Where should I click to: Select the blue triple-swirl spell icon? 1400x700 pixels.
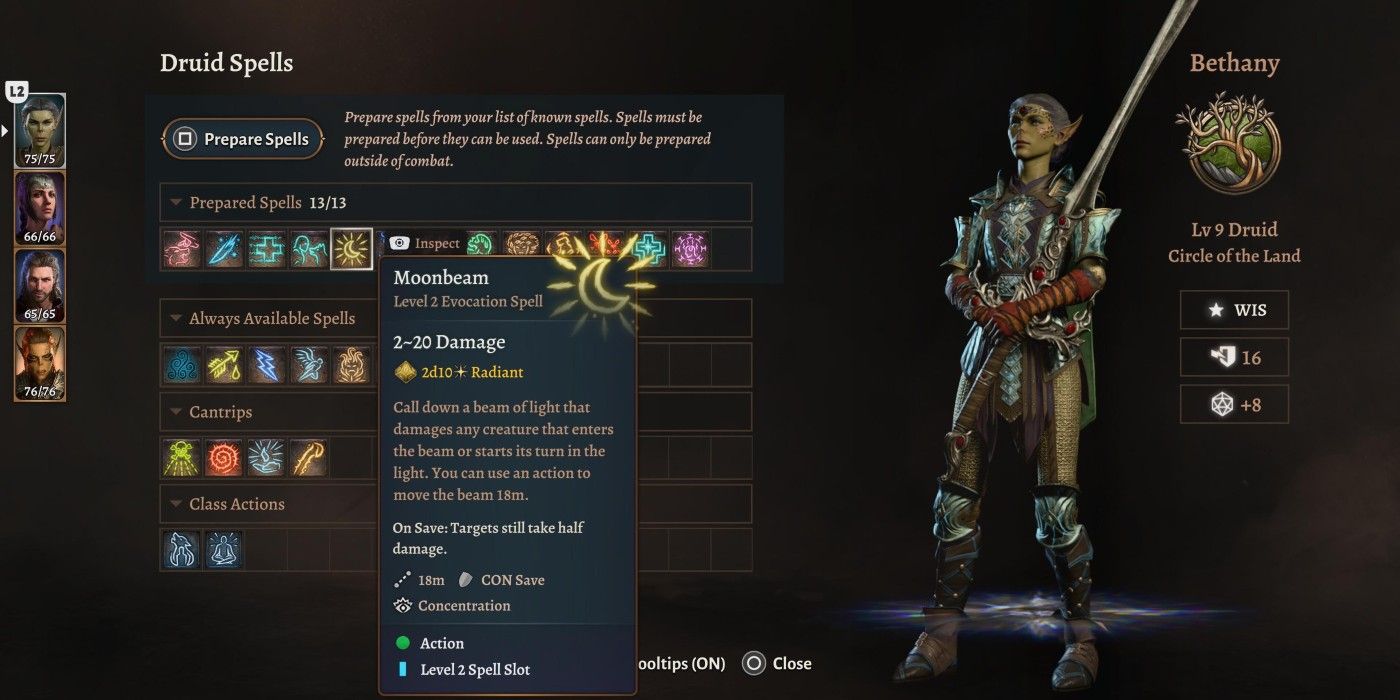183,366
